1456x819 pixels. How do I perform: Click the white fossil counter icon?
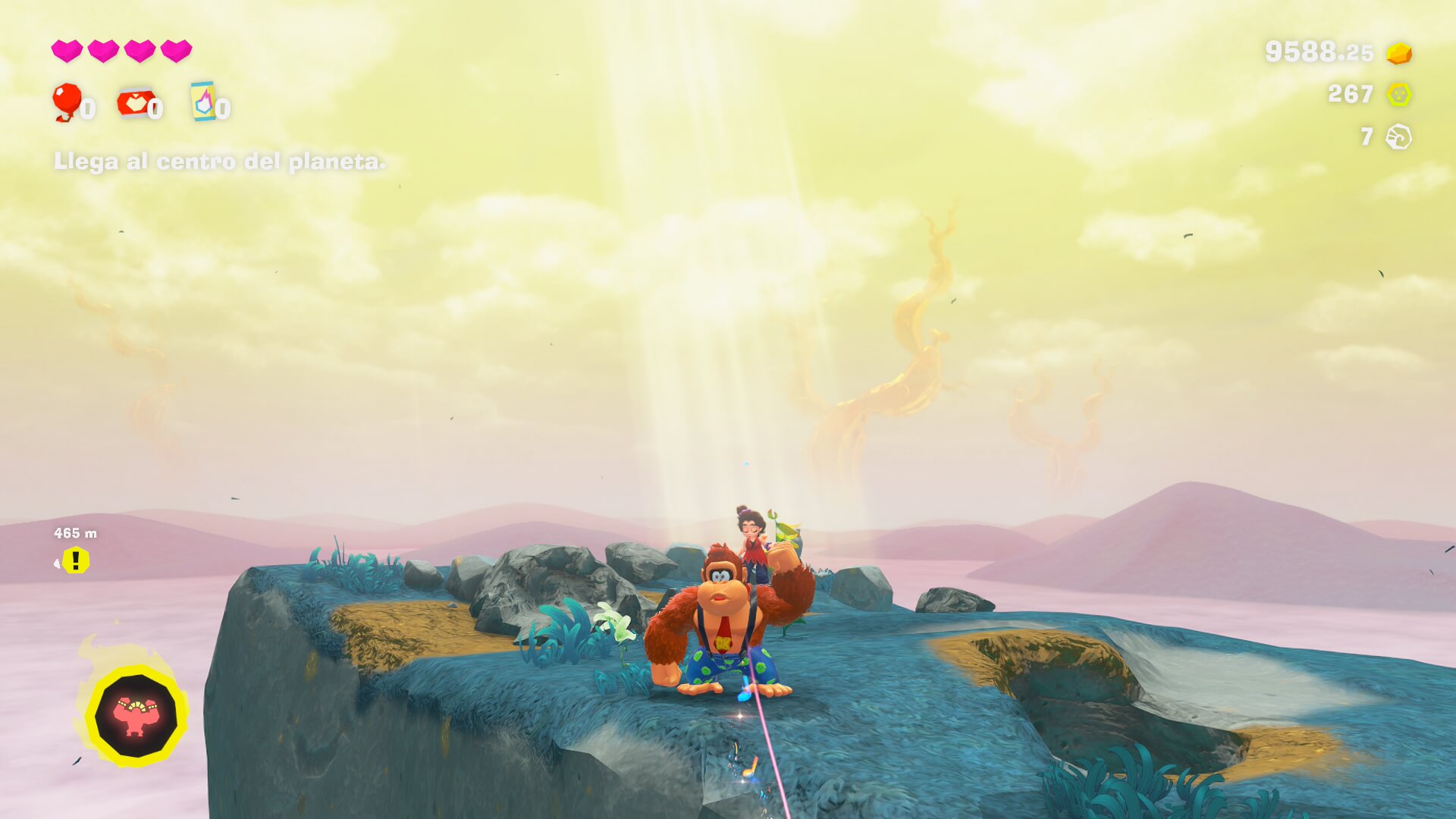click(1398, 137)
